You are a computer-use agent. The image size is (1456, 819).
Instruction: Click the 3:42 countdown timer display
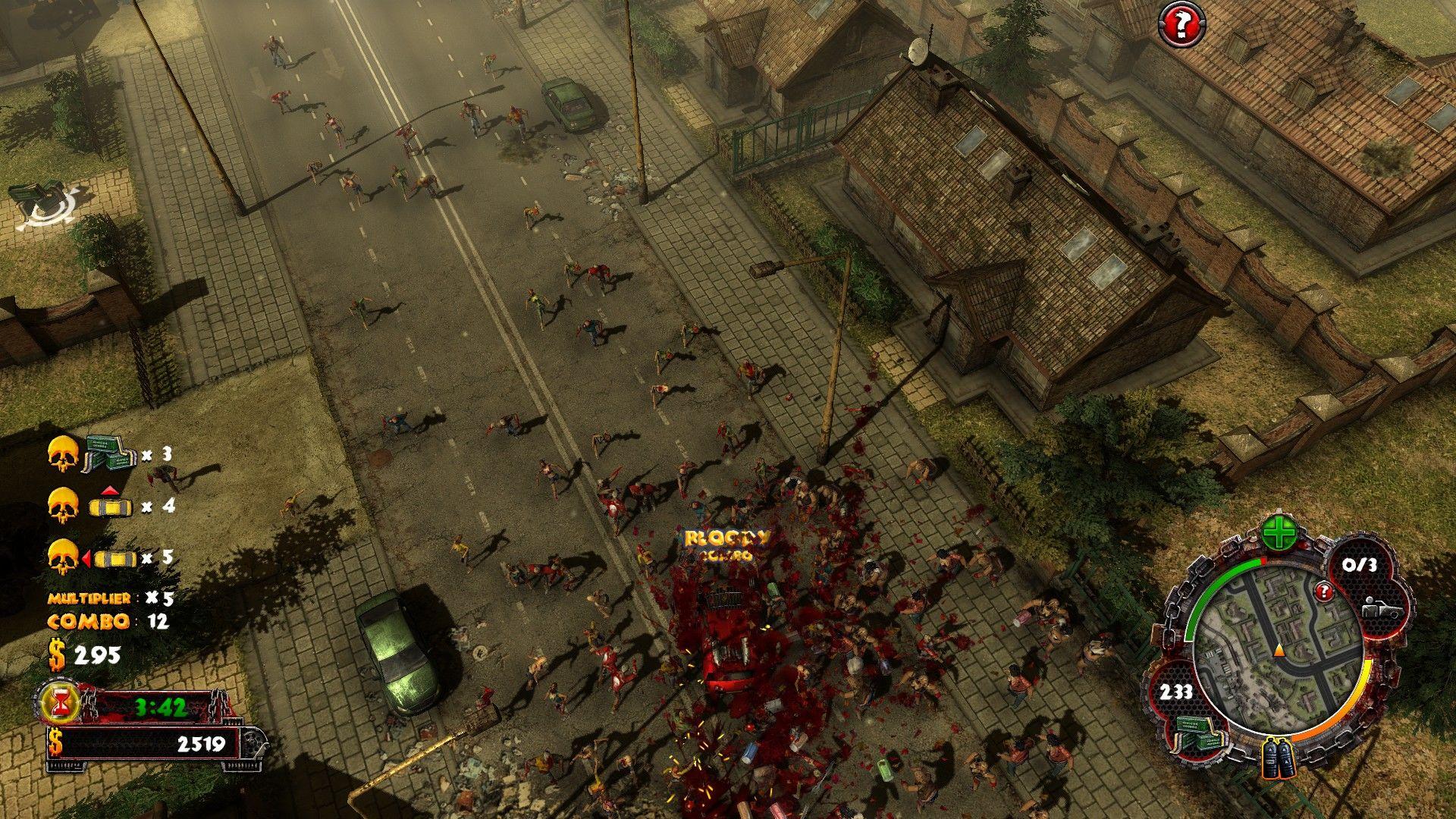coord(162,707)
